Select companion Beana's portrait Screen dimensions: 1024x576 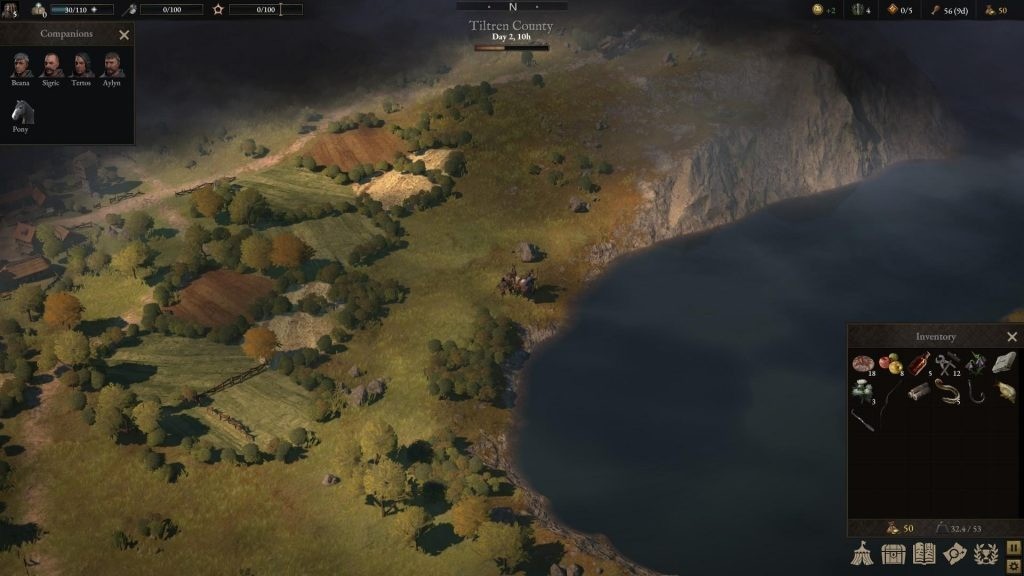21,65
